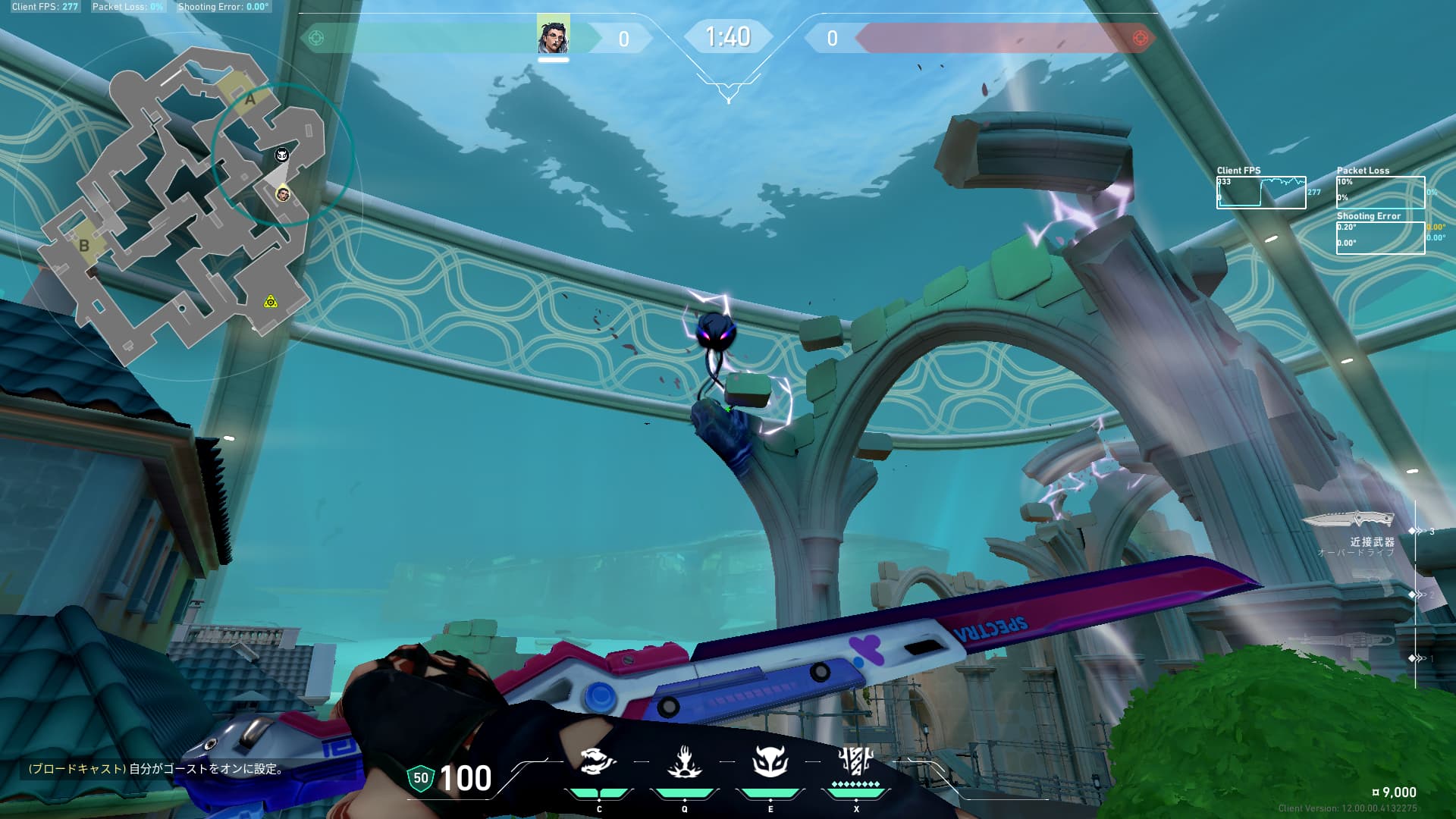Activate the Prowler ability icon
The height and width of the screenshot is (819, 1456).
pos(598,761)
